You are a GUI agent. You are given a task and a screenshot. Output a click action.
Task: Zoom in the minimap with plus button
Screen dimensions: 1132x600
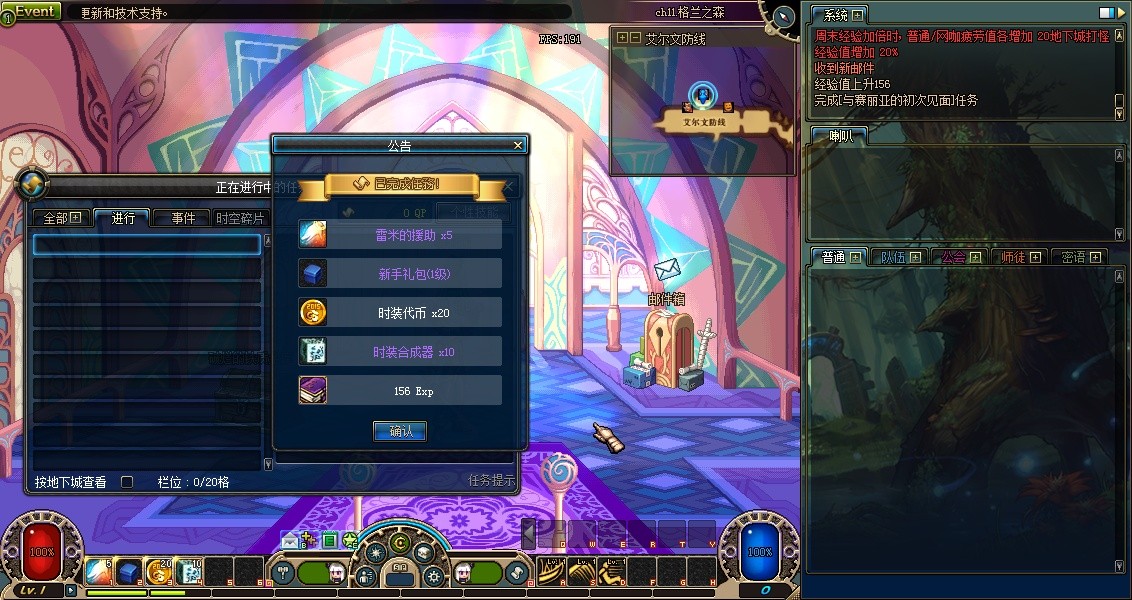pos(623,38)
